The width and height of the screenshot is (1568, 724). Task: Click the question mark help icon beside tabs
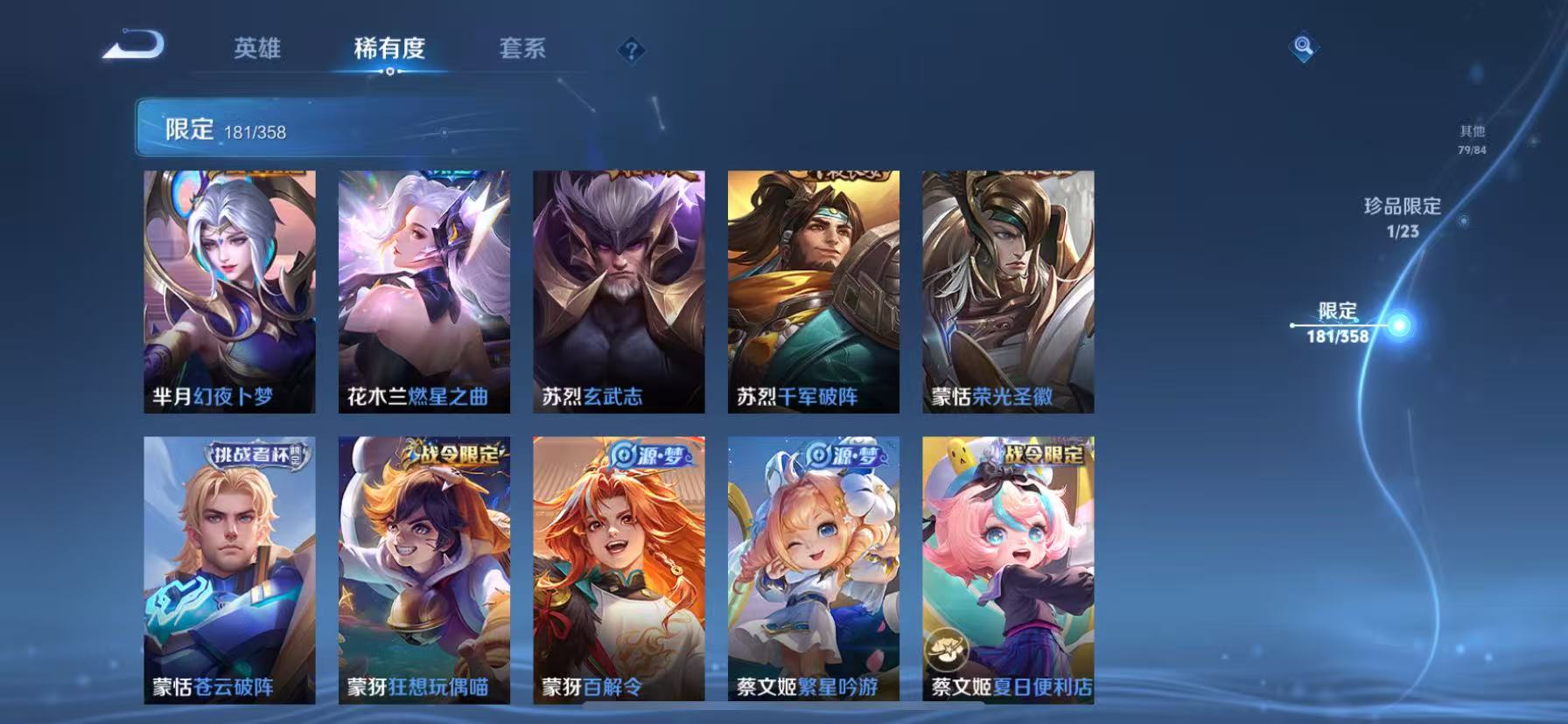click(x=632, y=50)
